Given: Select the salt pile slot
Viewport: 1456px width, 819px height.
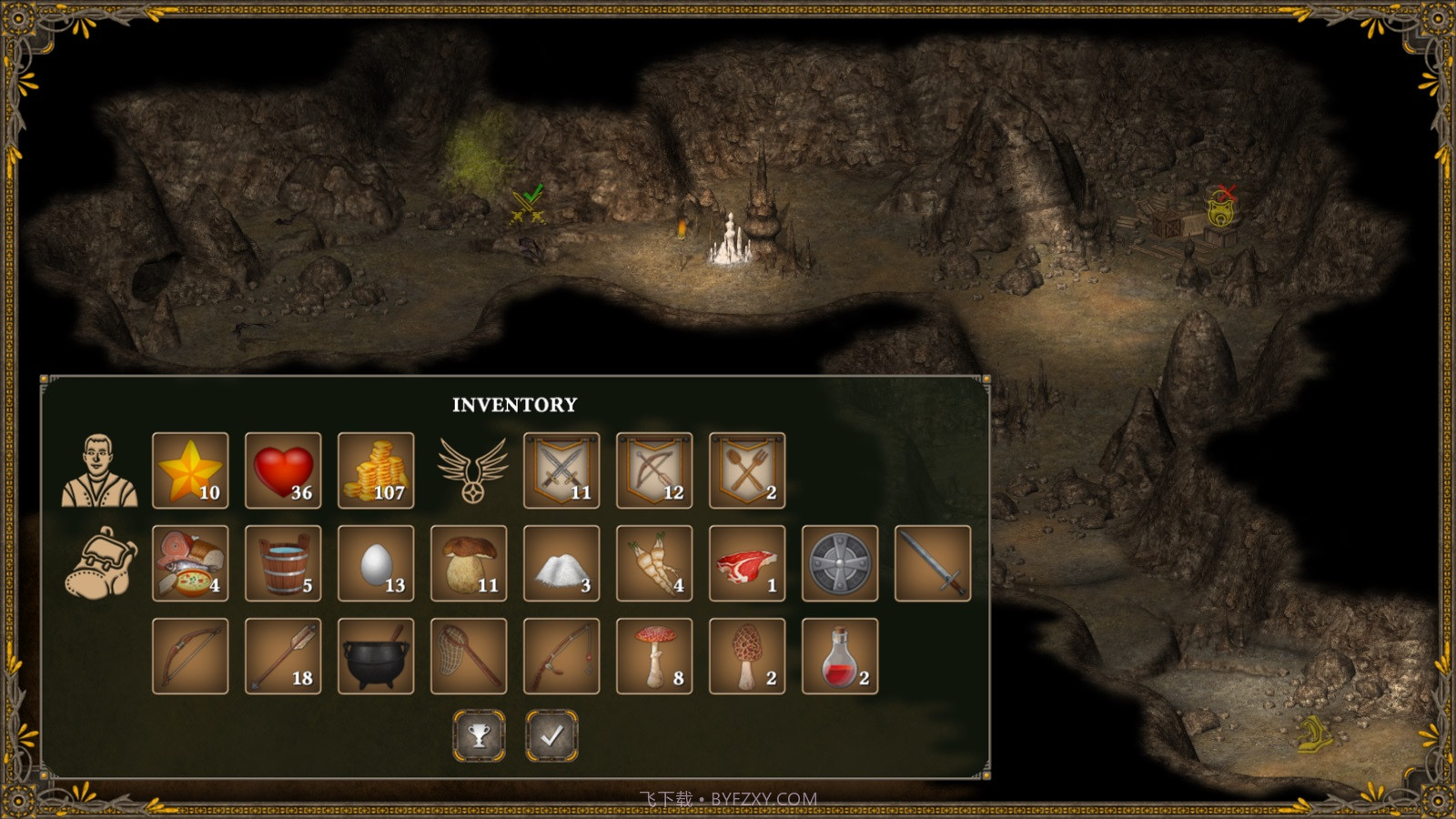Looking at the screenshot, I should click(561, 563).
